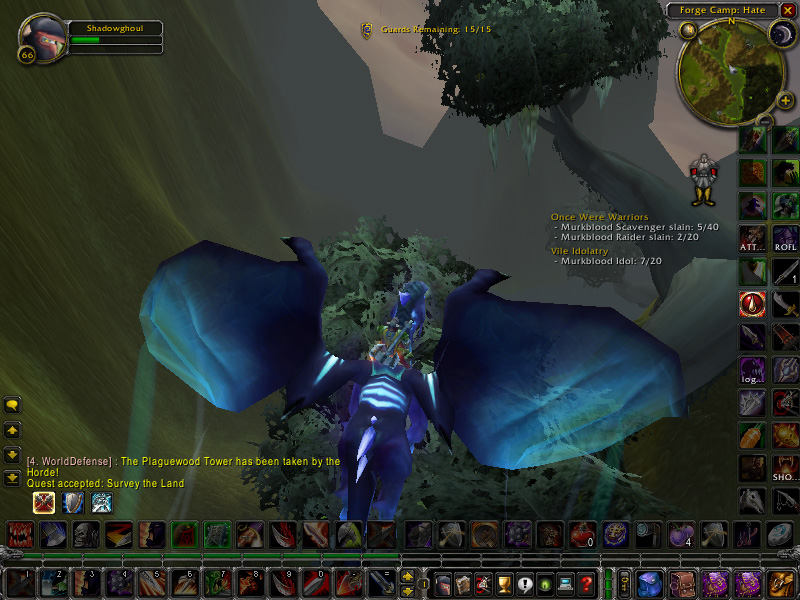Viewport: 800px width, 600px height.
Task: Zoom in on the minimap
Action: (786, 100)
